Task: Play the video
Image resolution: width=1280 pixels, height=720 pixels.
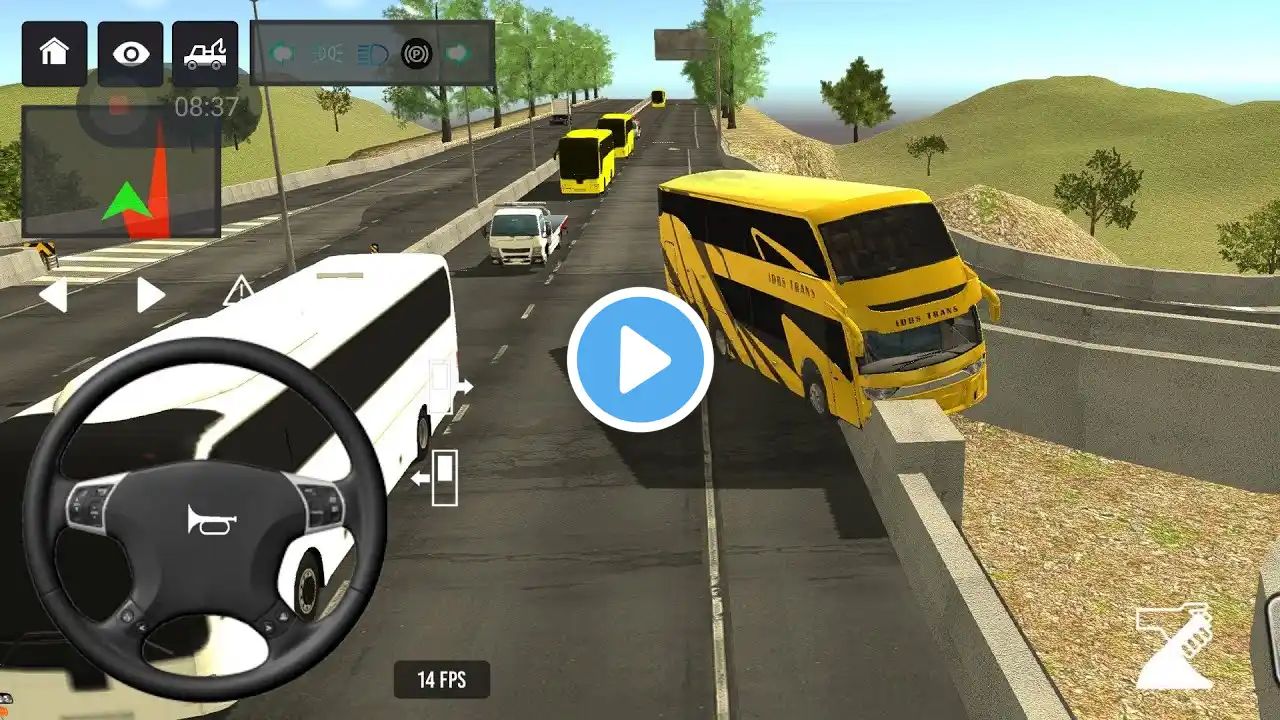Action: [640, 360]
